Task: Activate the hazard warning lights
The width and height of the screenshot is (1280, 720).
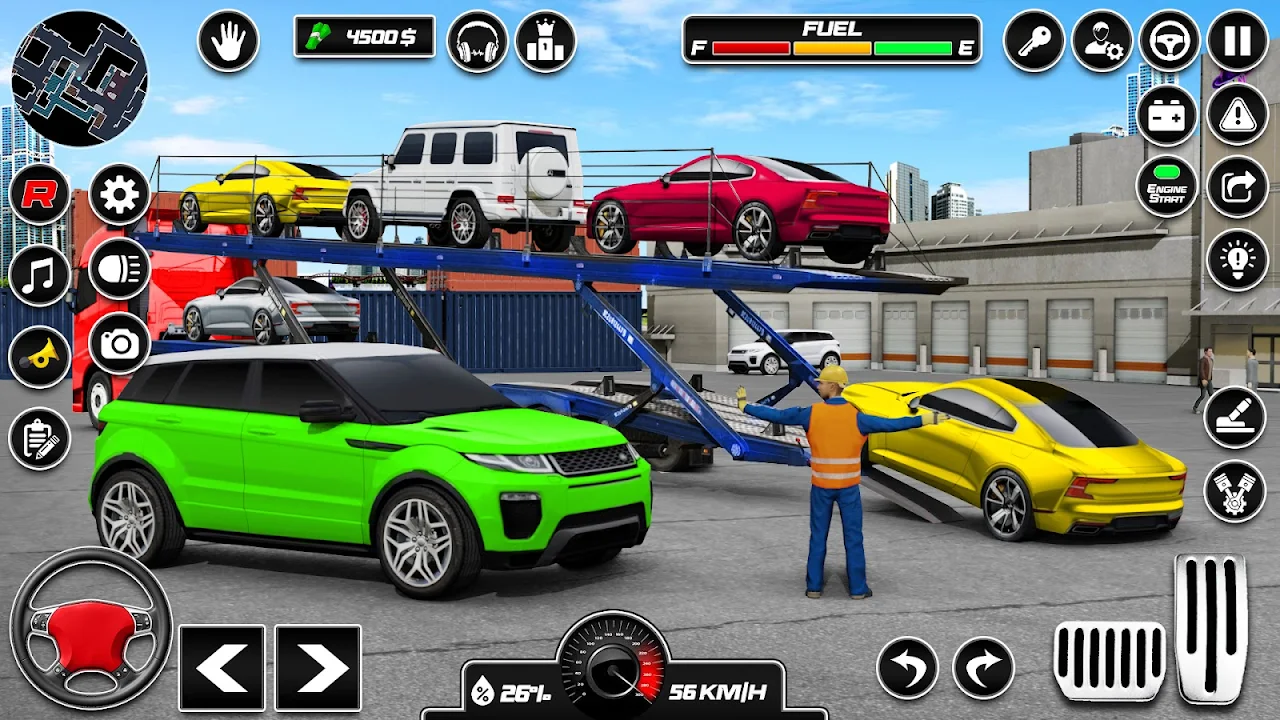Action: click(1237, 114)
